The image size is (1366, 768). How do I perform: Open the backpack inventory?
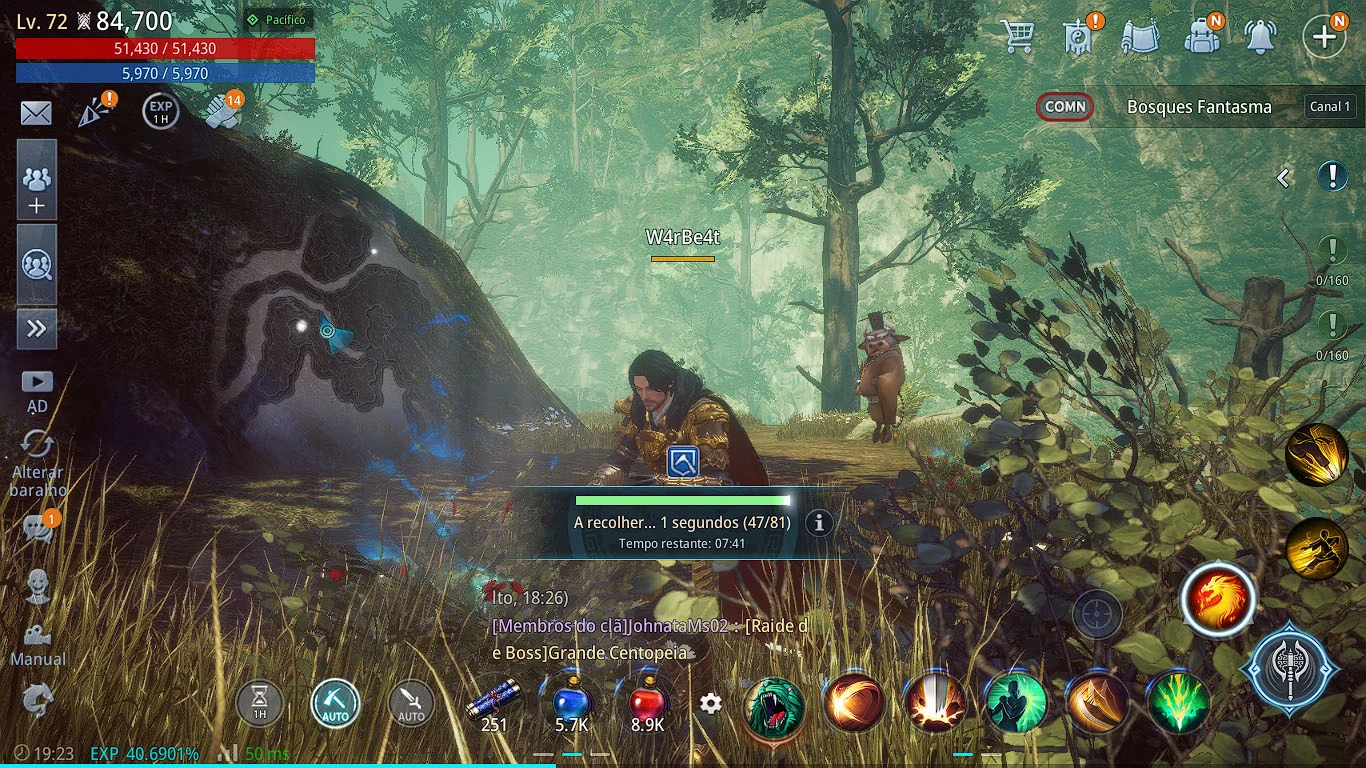pos(1201,36)
